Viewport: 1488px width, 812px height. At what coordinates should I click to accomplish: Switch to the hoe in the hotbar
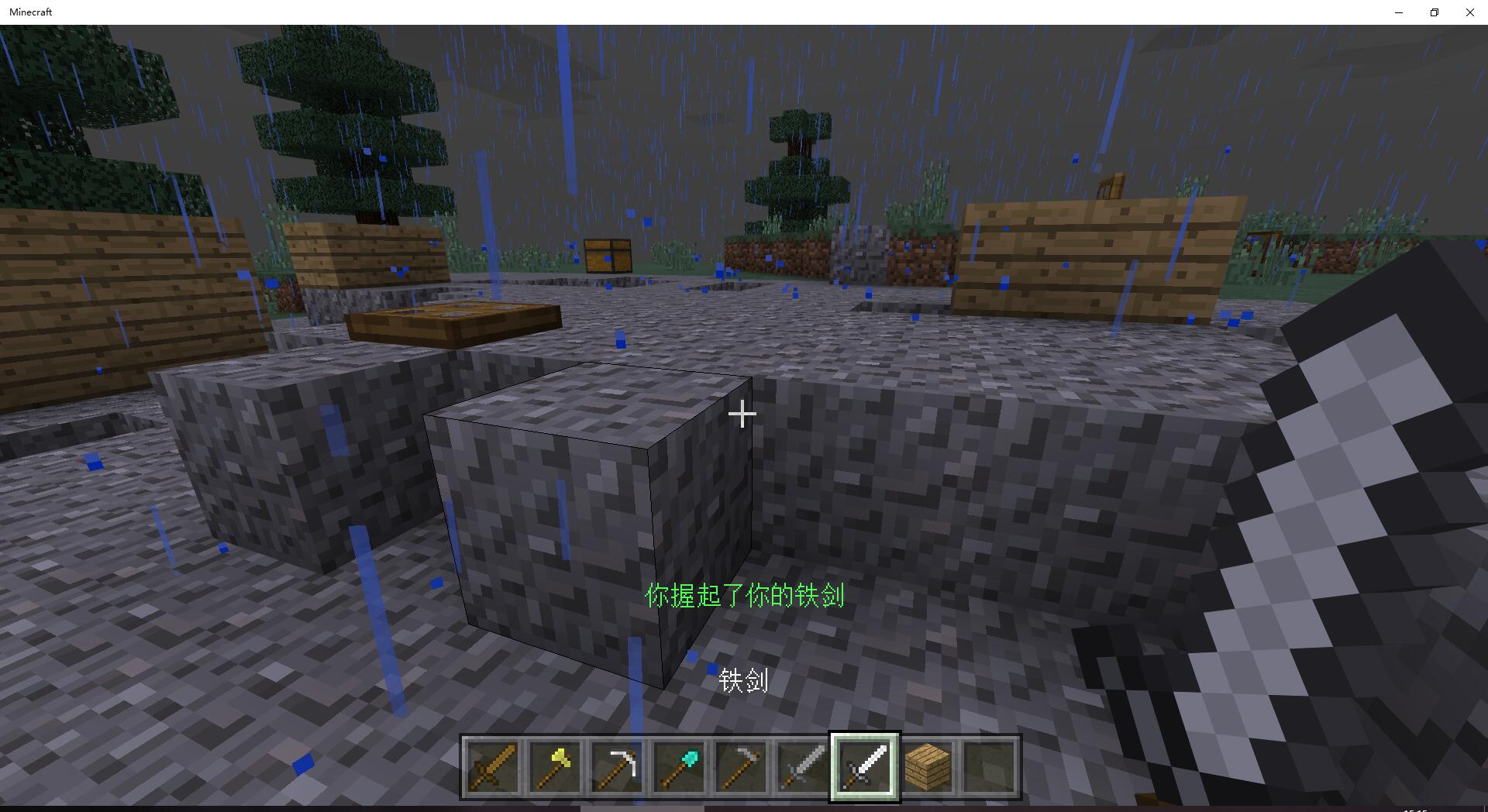click(741, 767)
